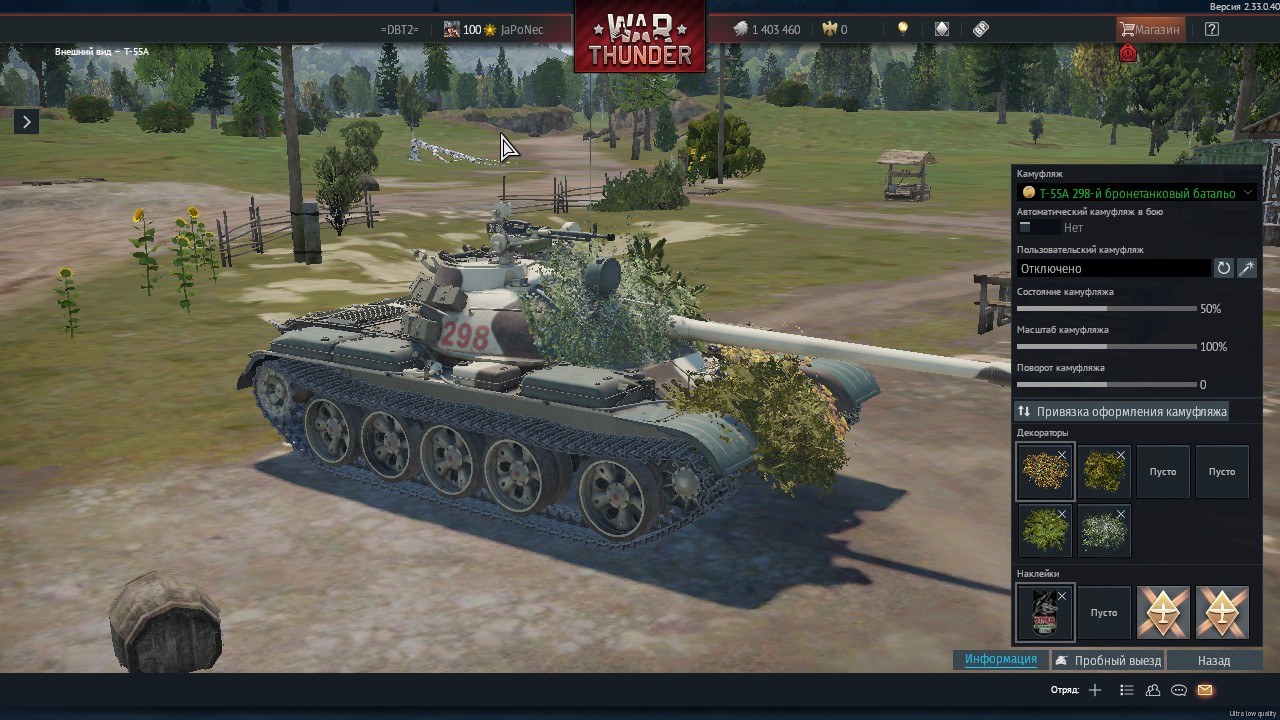Refresh the user camouflage list
Viewport: 1280px width, 720px height.
1223,268
